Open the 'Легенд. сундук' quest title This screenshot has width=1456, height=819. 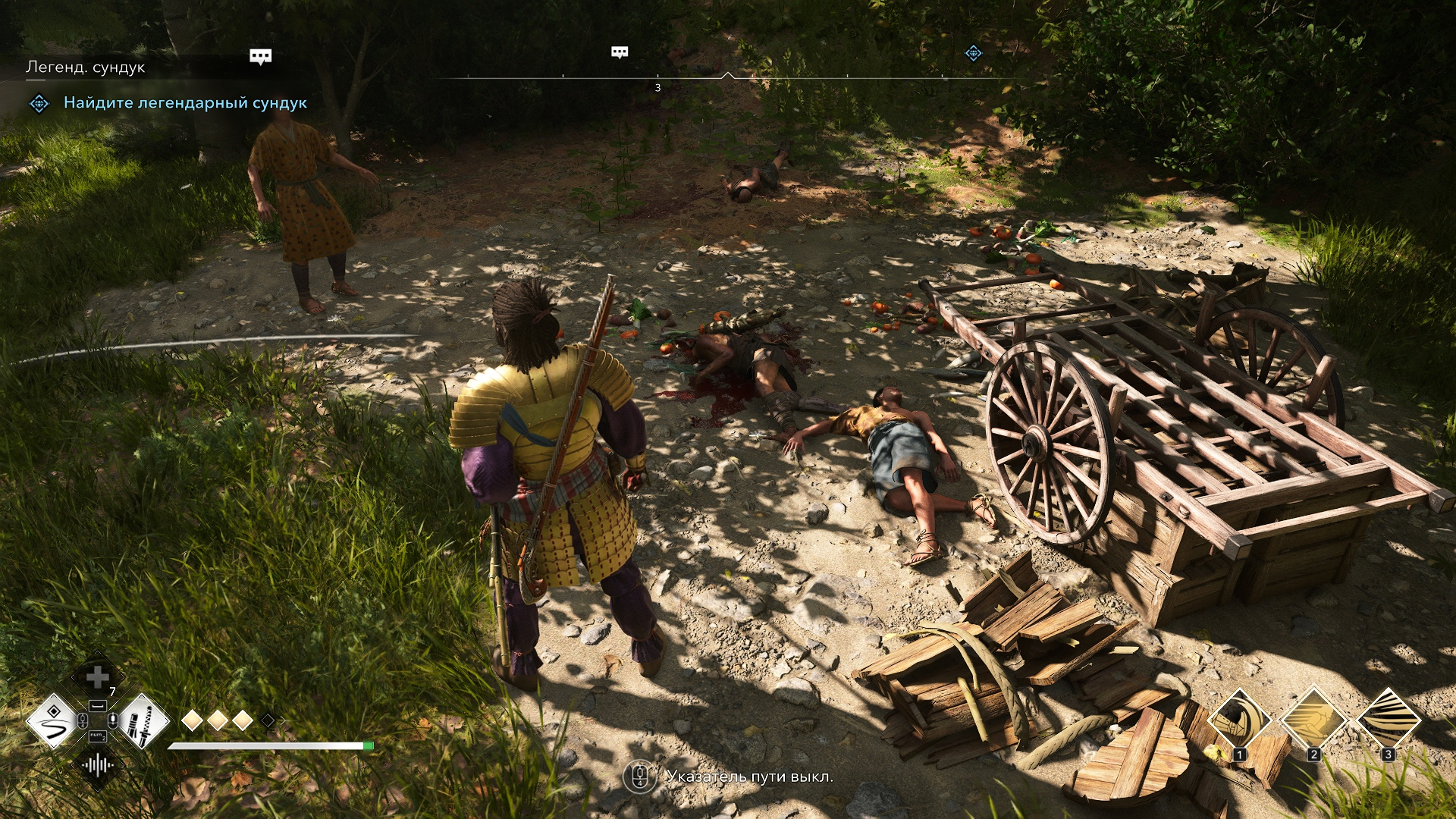point(86,67)
